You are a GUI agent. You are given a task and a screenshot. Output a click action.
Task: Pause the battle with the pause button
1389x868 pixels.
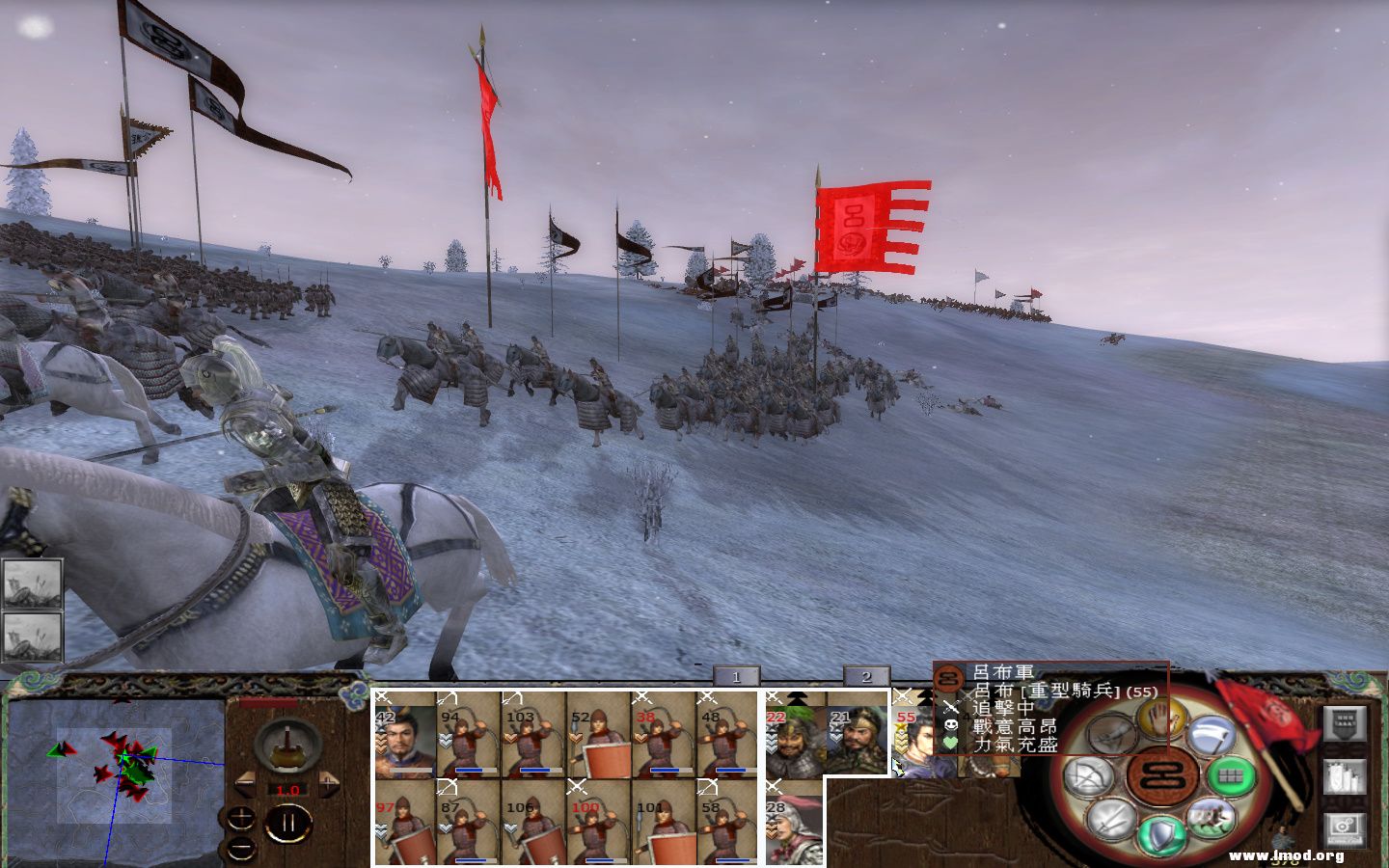[x=288, y=822]
